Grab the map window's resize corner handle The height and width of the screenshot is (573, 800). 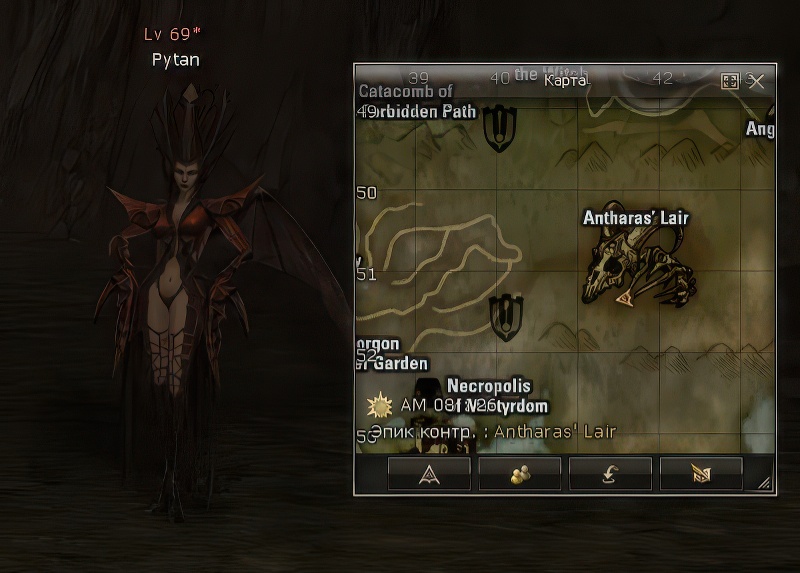[765, 484]
